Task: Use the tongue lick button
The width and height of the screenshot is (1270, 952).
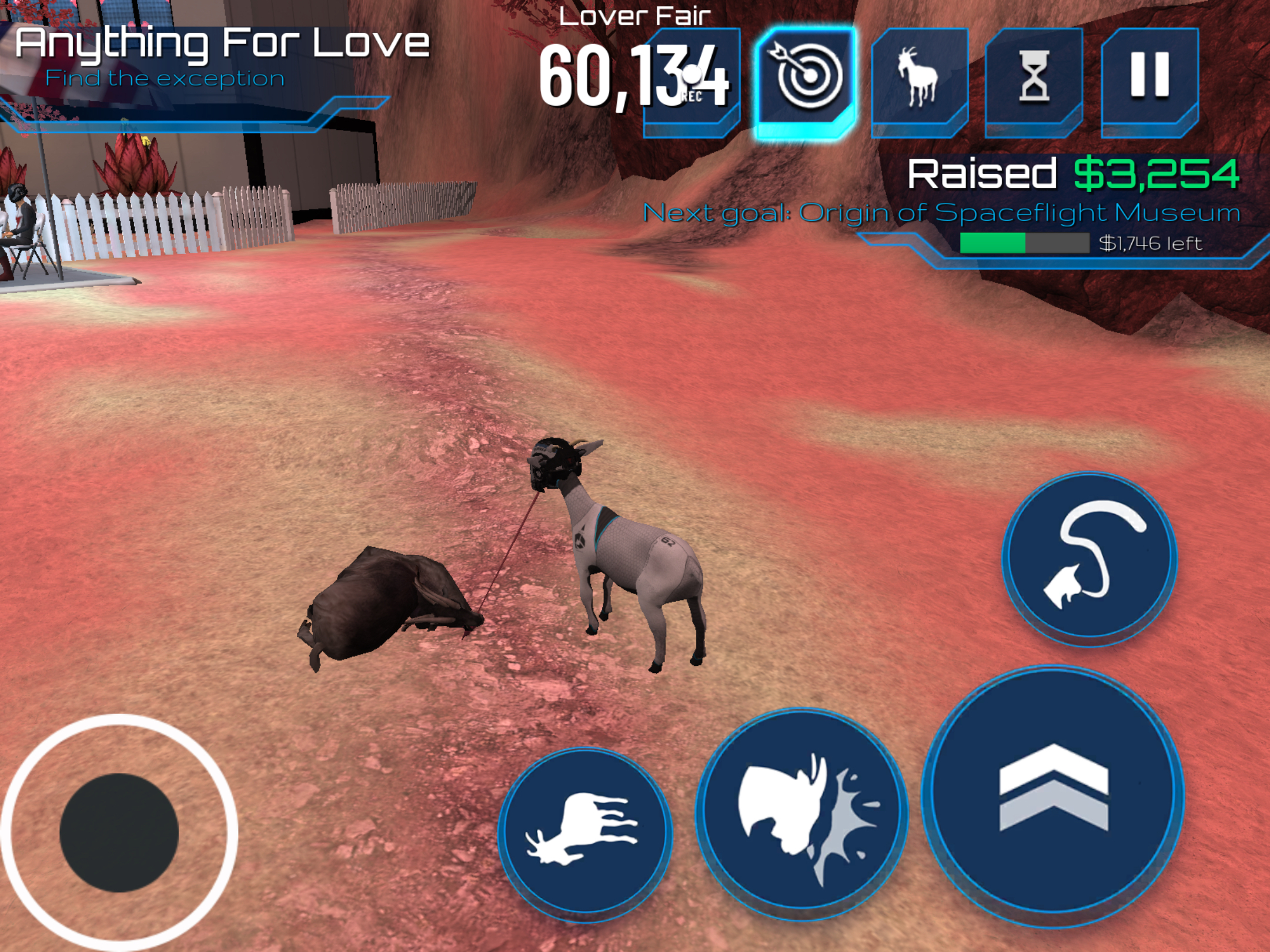Action: click(x=1089, y=557)
